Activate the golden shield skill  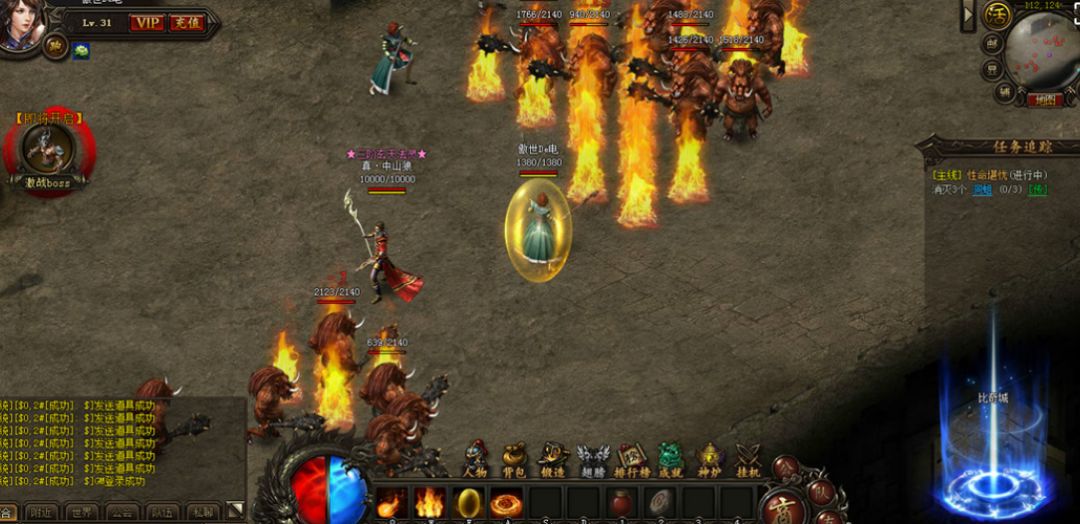point(468,502)
